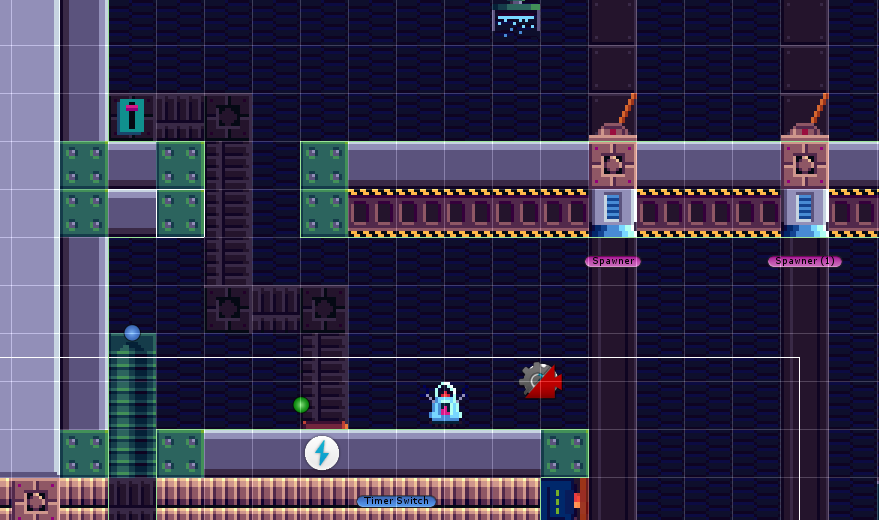Click the Timer Switch label
Viewport: 879px width, 520px height.
click(x=396, y=501)
